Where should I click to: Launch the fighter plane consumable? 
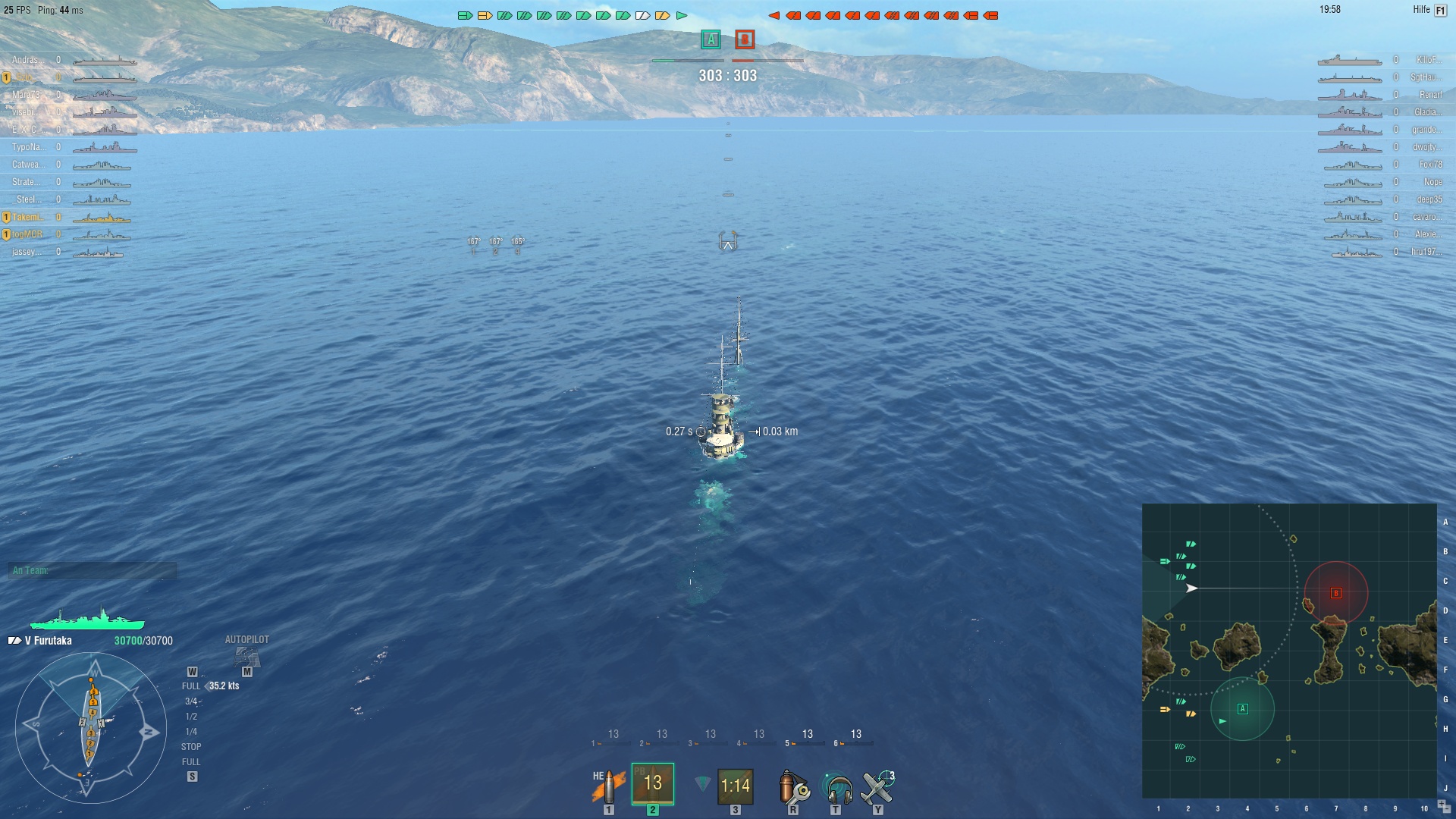[x=878, y=787]
